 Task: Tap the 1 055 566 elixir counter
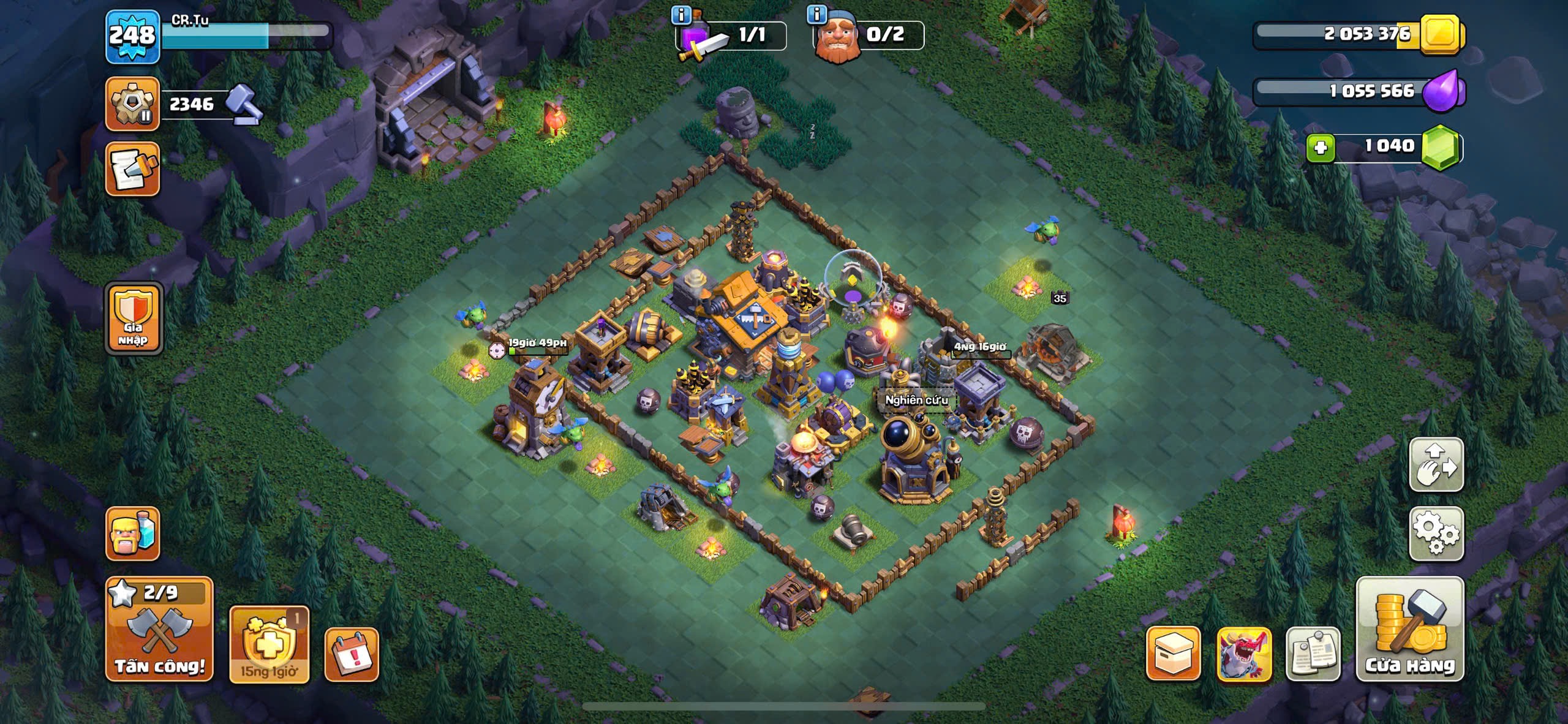click(1371, 92)
